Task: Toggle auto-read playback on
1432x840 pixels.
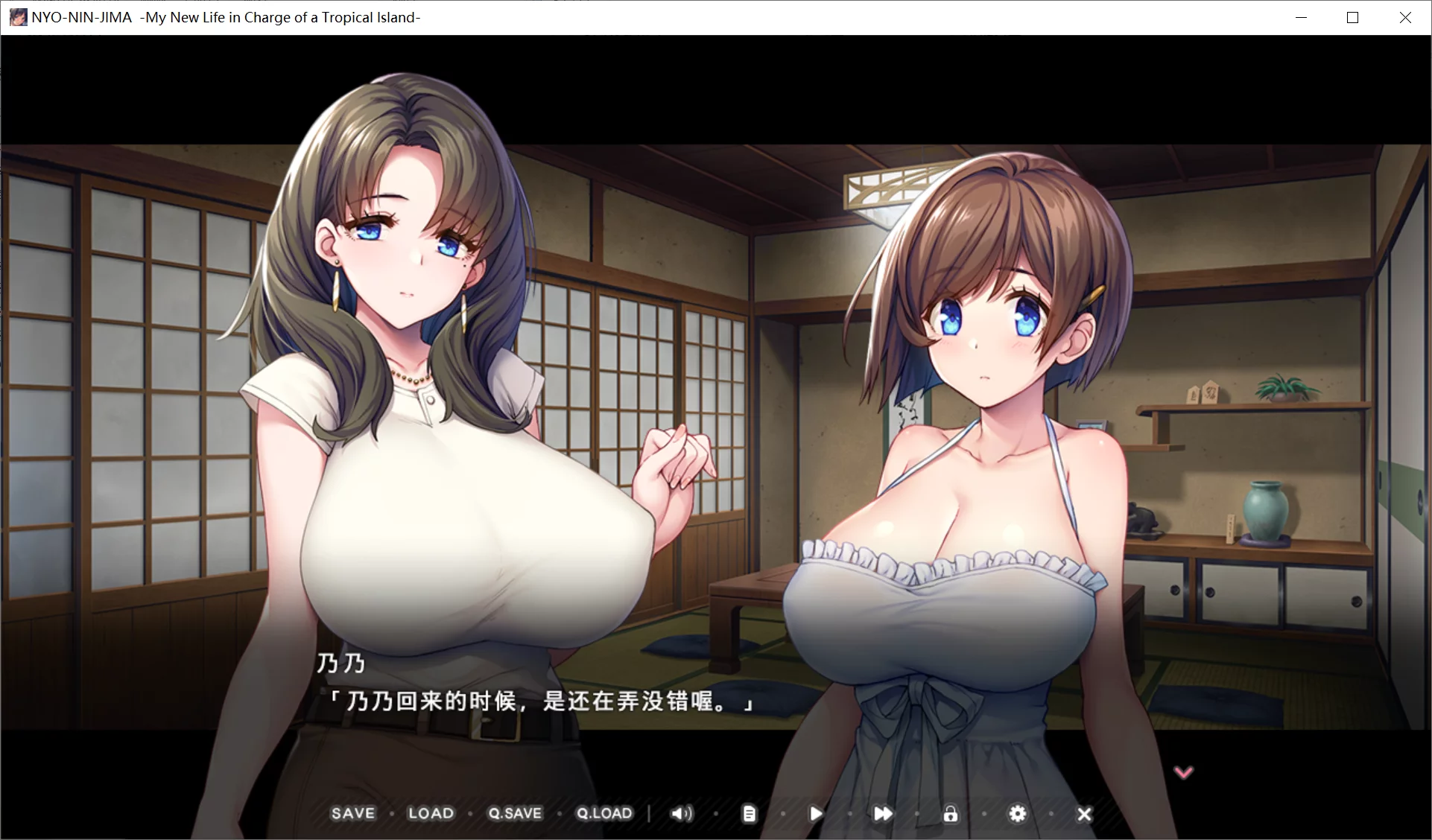Action: [x=815, y=813]
